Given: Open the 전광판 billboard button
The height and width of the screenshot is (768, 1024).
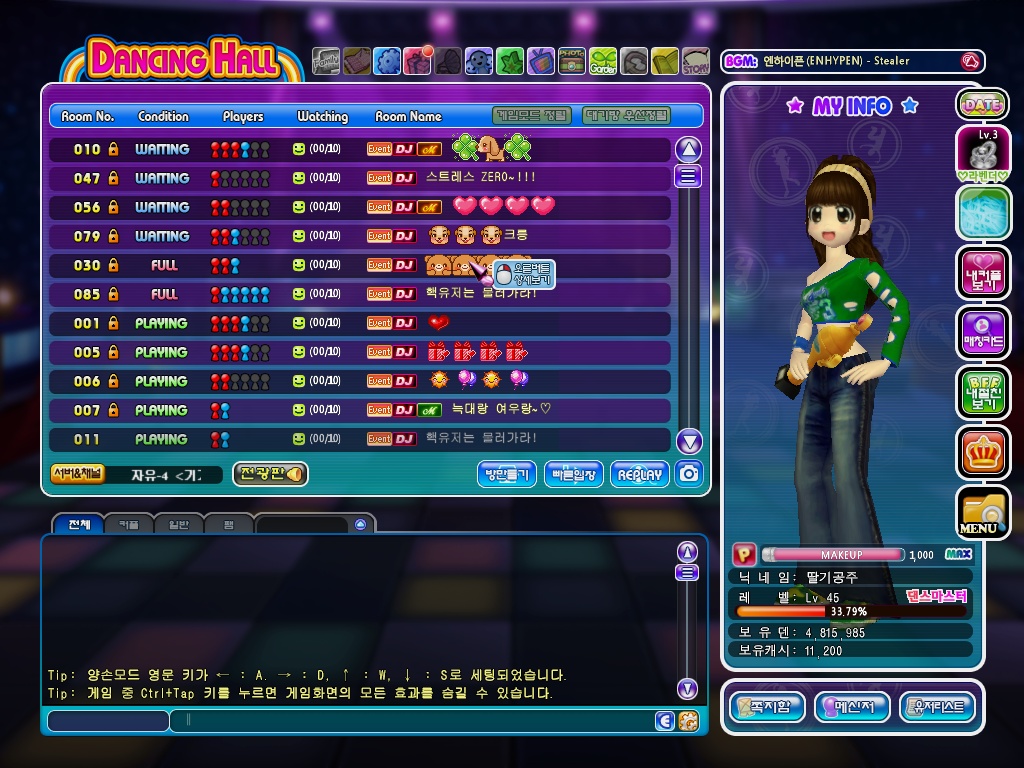Looking at the screenshot, I should pos(270,474).
